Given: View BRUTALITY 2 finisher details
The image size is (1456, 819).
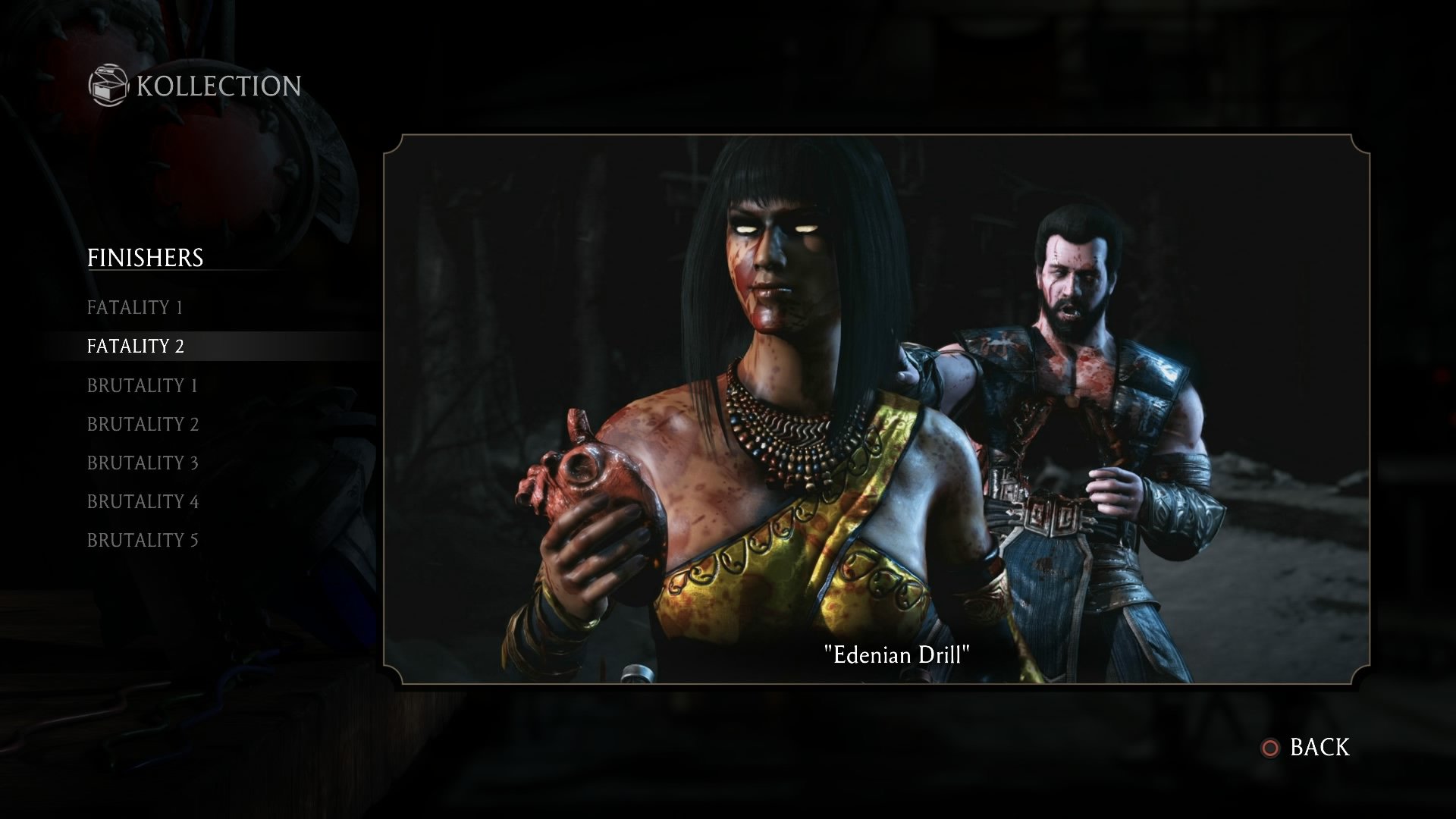Looking at the screenshot, I should click(142, 424).
